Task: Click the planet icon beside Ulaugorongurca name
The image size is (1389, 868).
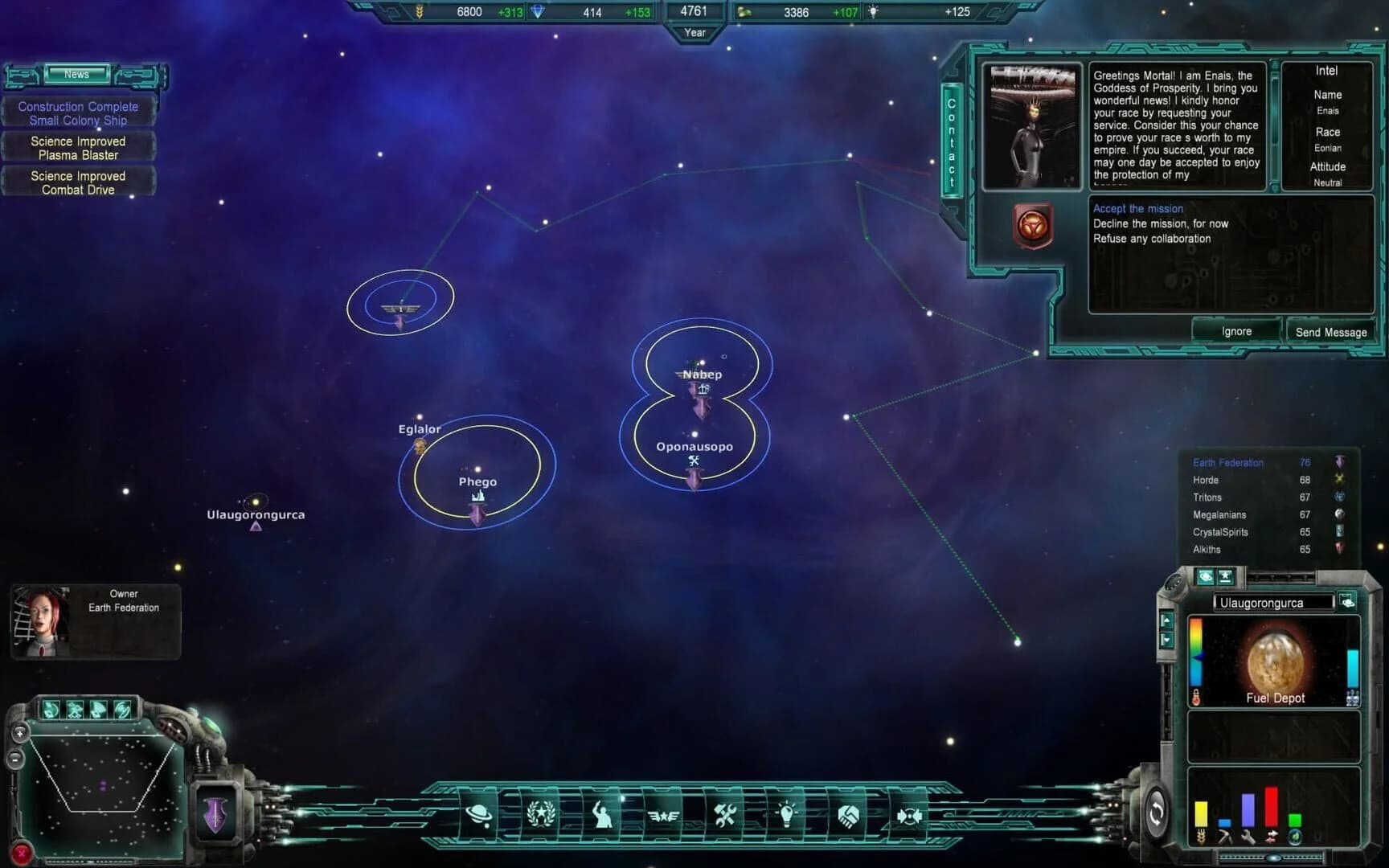Action: (x=1348, y=602)
